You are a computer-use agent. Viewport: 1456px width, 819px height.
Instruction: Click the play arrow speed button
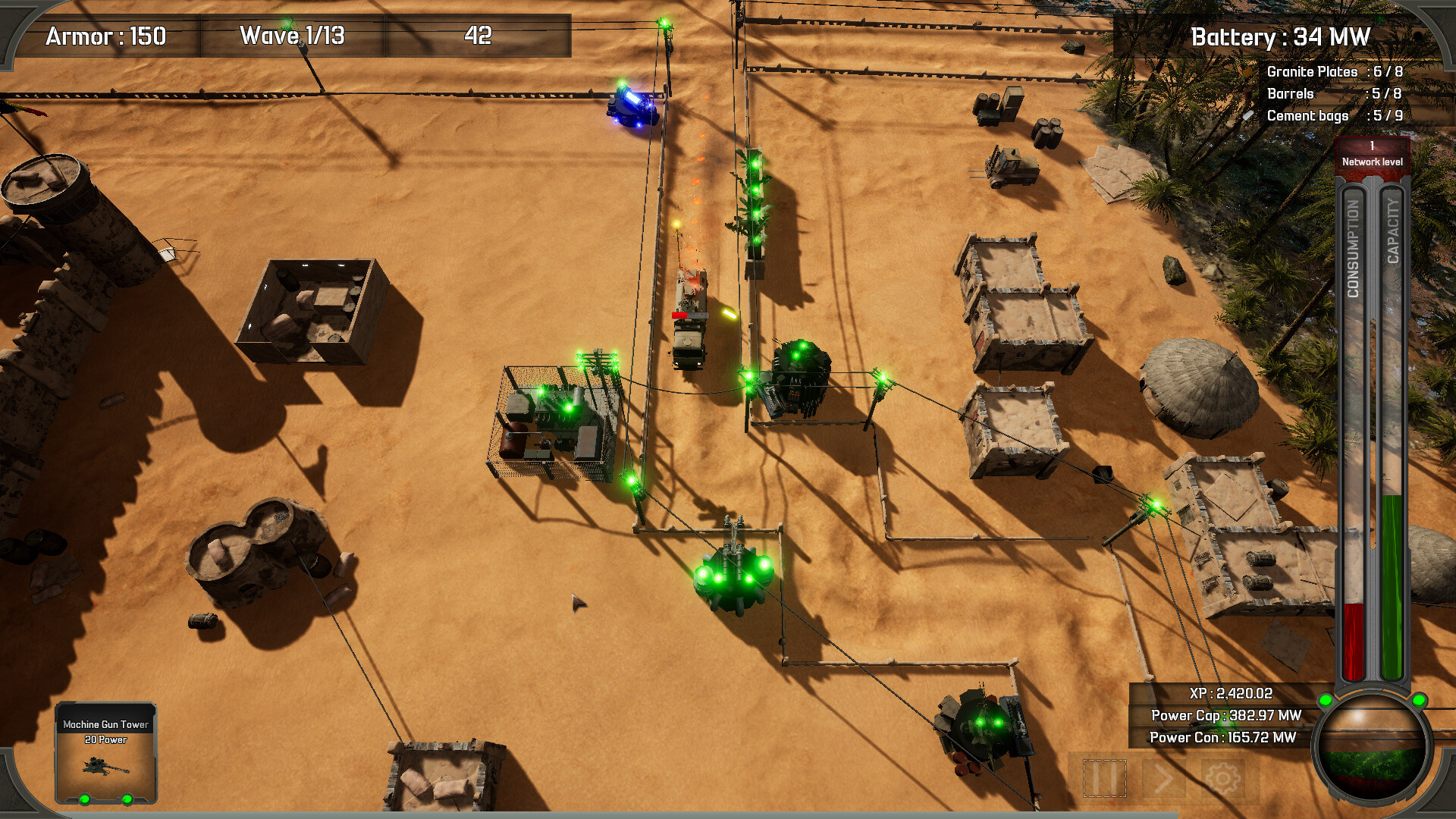pyautogui.click(x=1163, y=777)
